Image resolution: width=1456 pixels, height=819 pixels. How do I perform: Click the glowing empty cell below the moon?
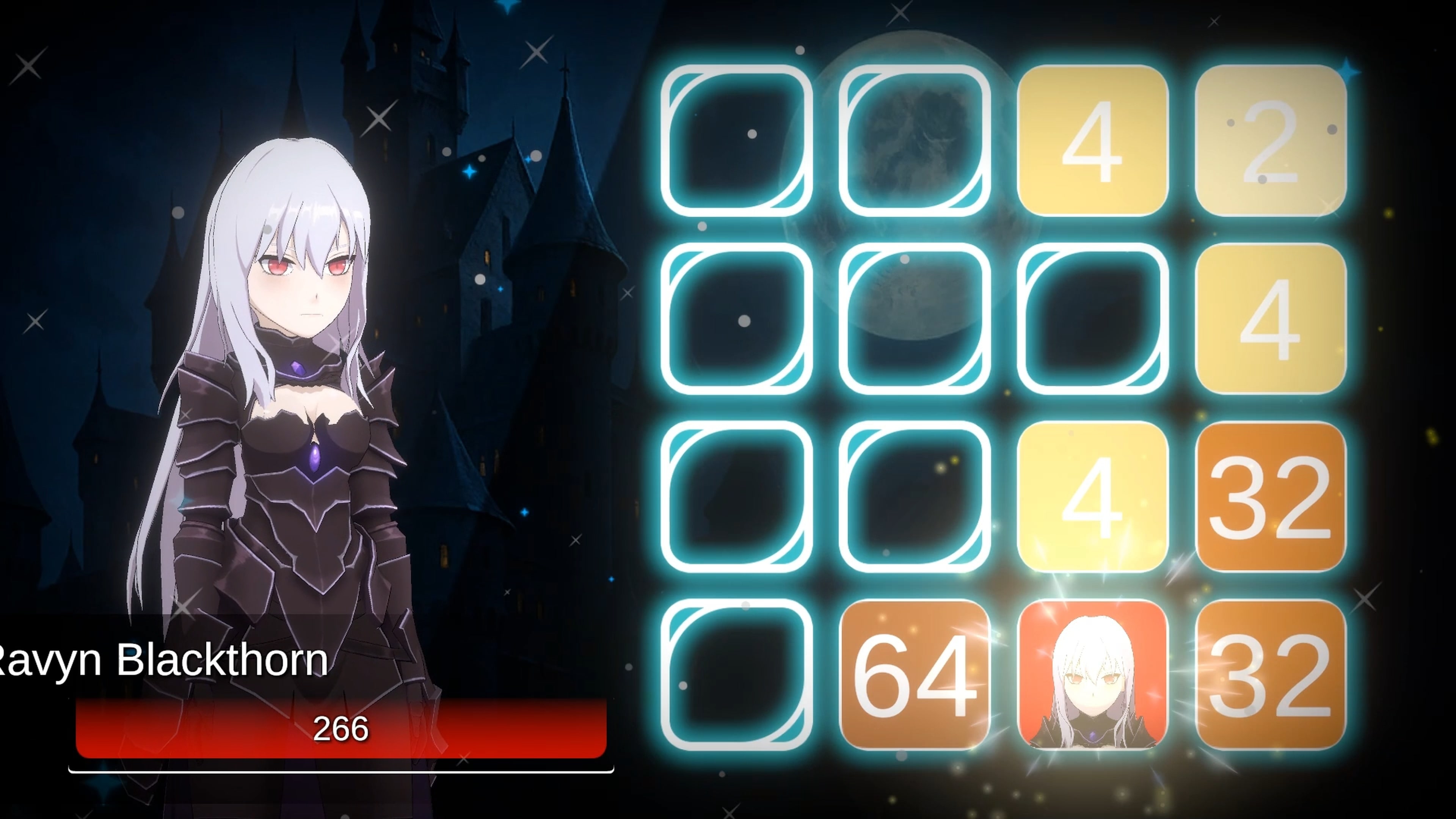916,319
